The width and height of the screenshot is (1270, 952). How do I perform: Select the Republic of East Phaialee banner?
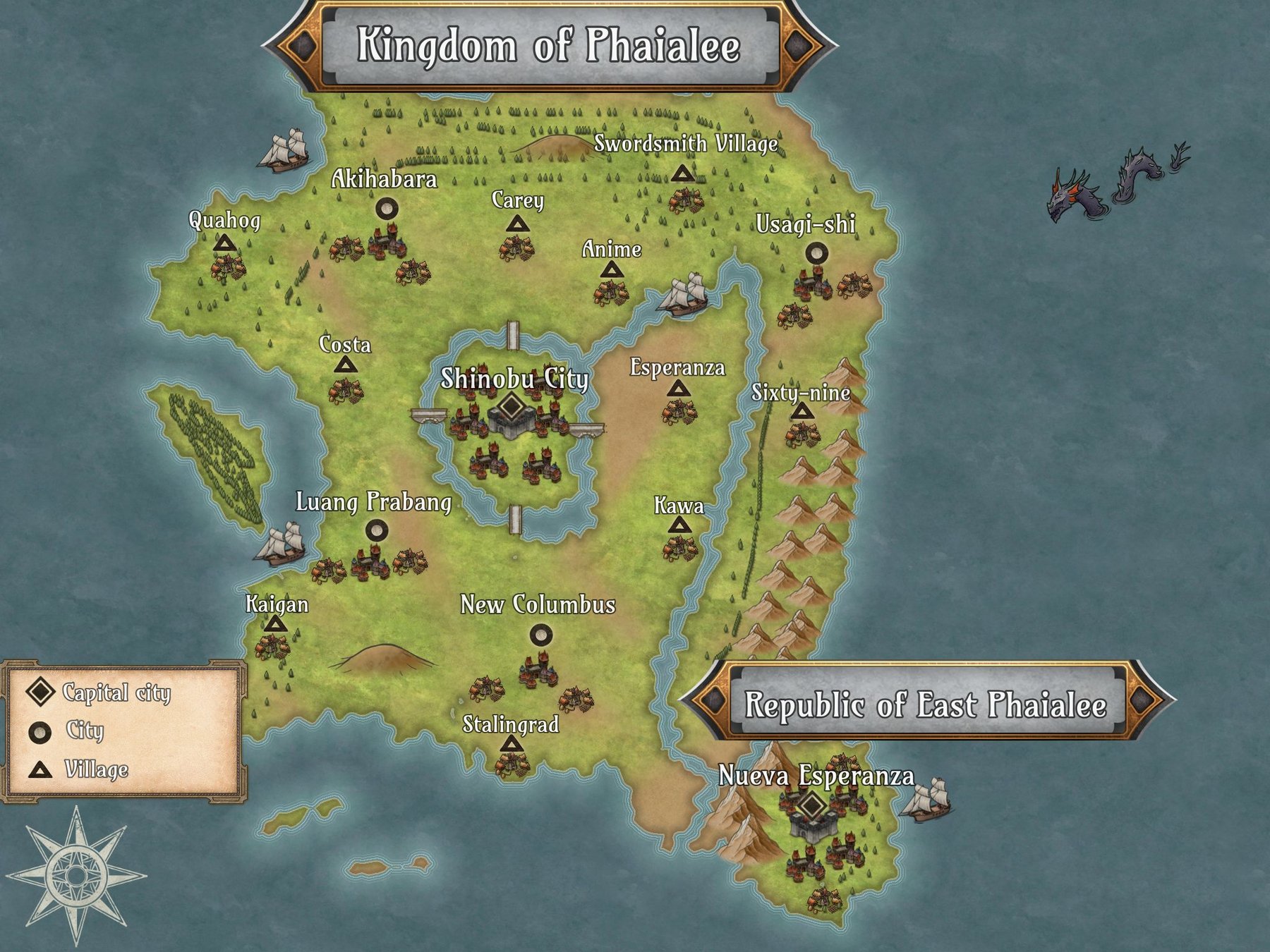pos(926,703)
